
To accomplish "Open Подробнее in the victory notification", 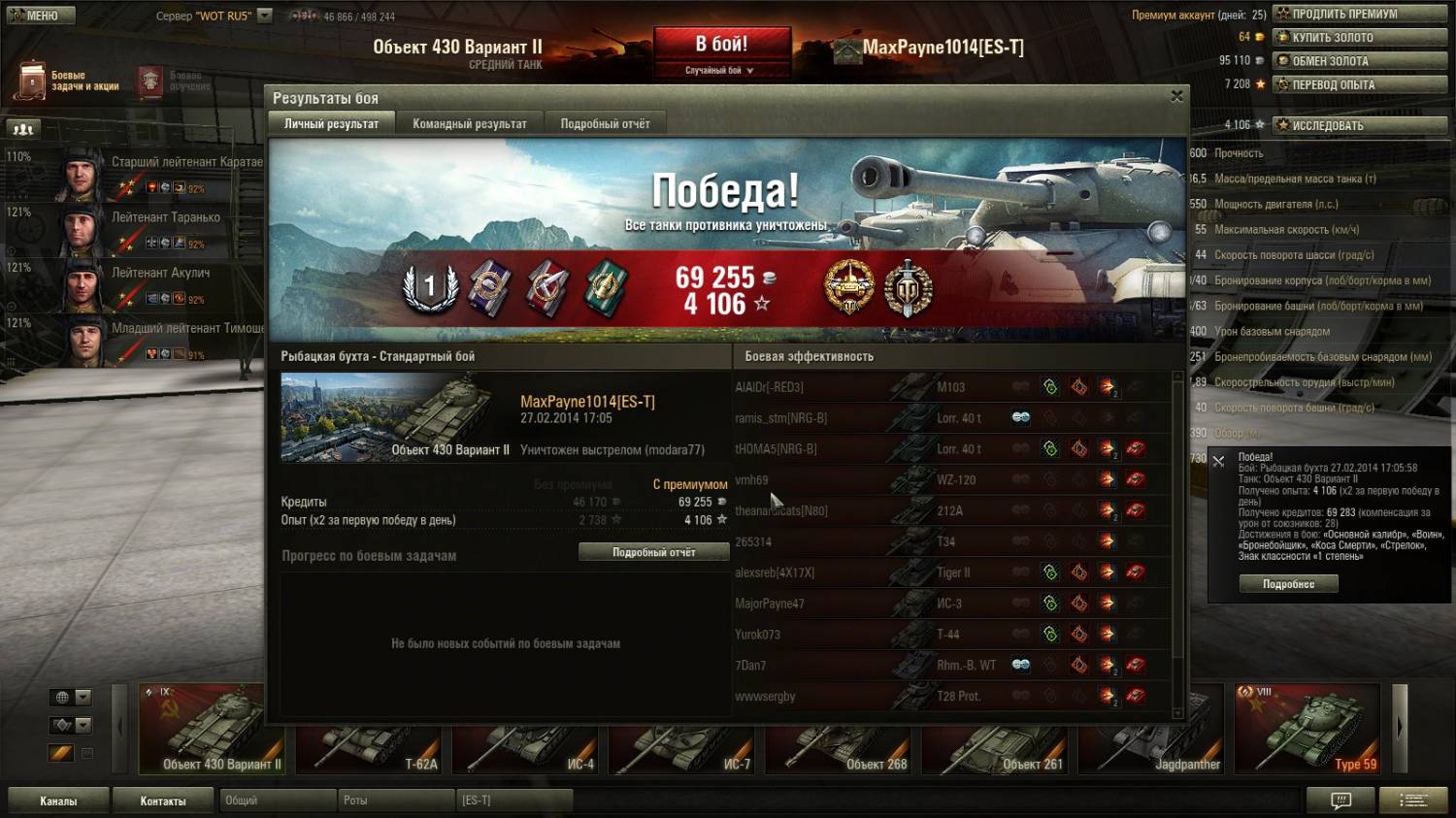I will click(1288, 584).
